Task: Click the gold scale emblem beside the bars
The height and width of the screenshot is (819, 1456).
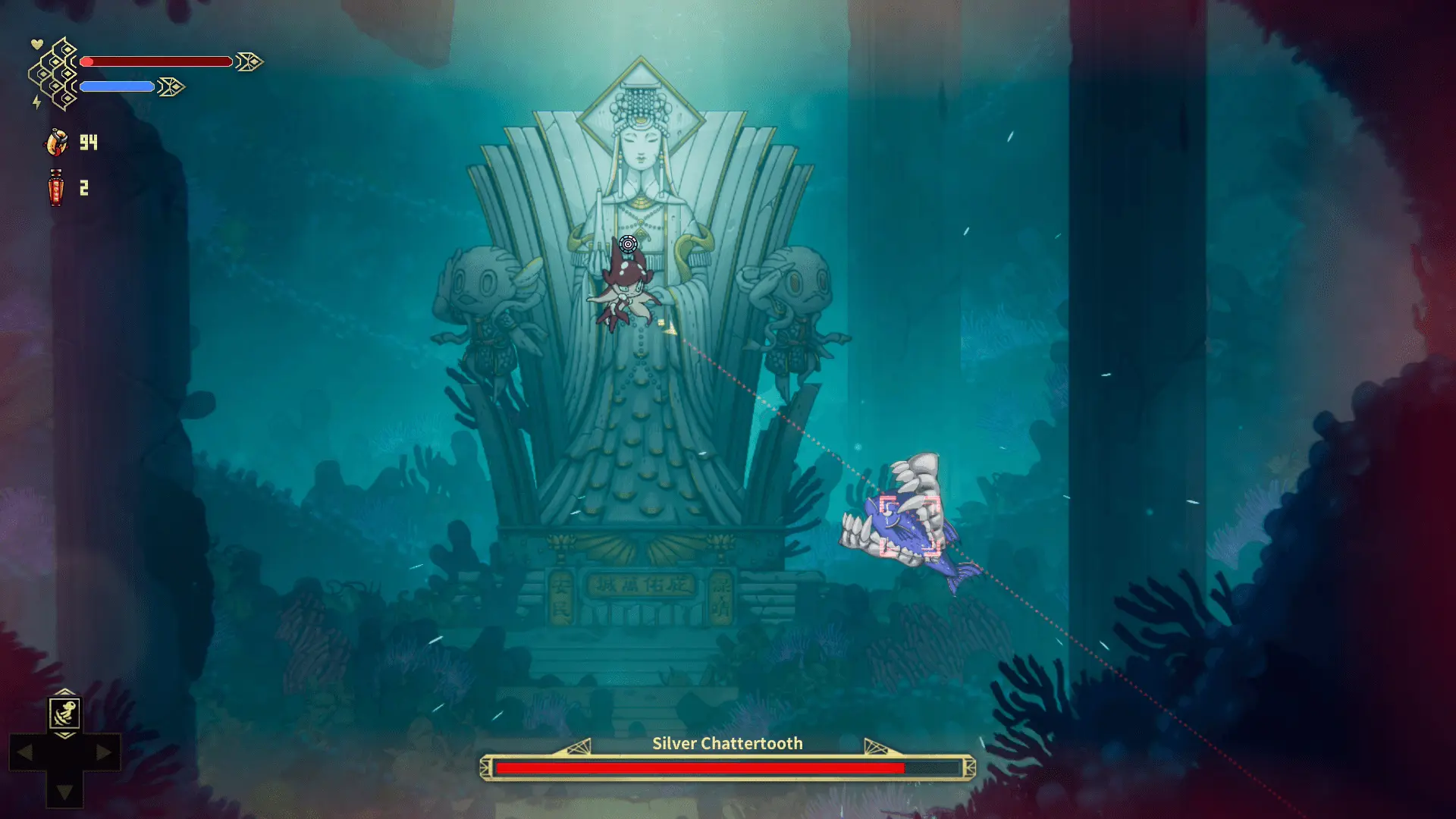Action: (x=55, y=74)
